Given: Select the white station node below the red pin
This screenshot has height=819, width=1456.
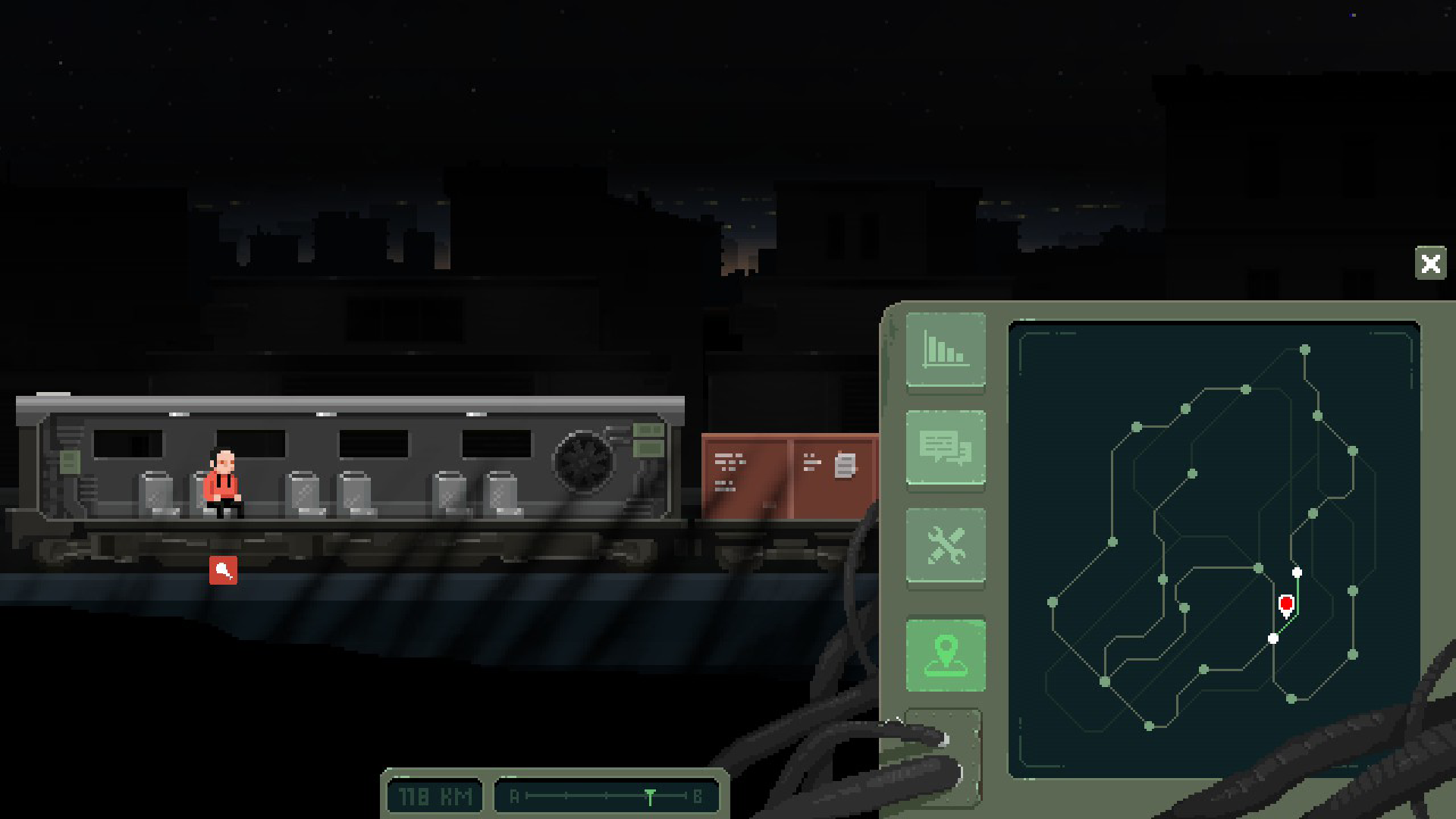Looking at the screenshot, I should pyautogui.click(x=1273, y=638).
